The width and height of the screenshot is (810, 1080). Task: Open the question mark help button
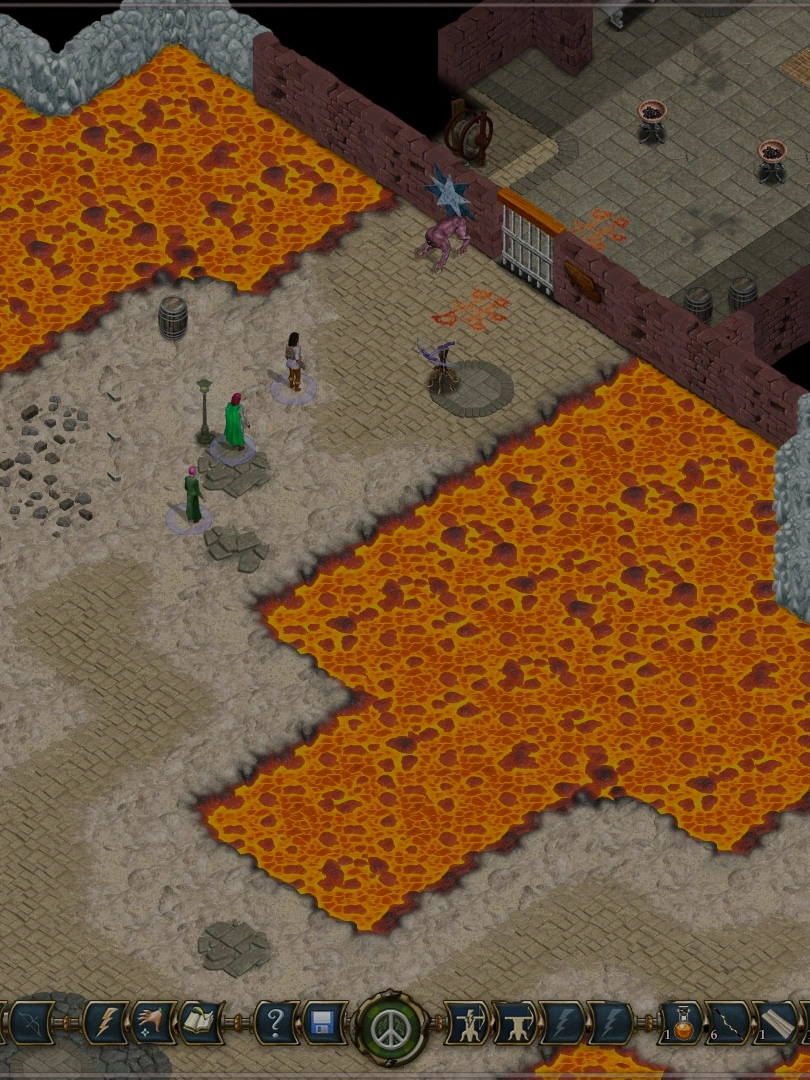coord(275,1024)
